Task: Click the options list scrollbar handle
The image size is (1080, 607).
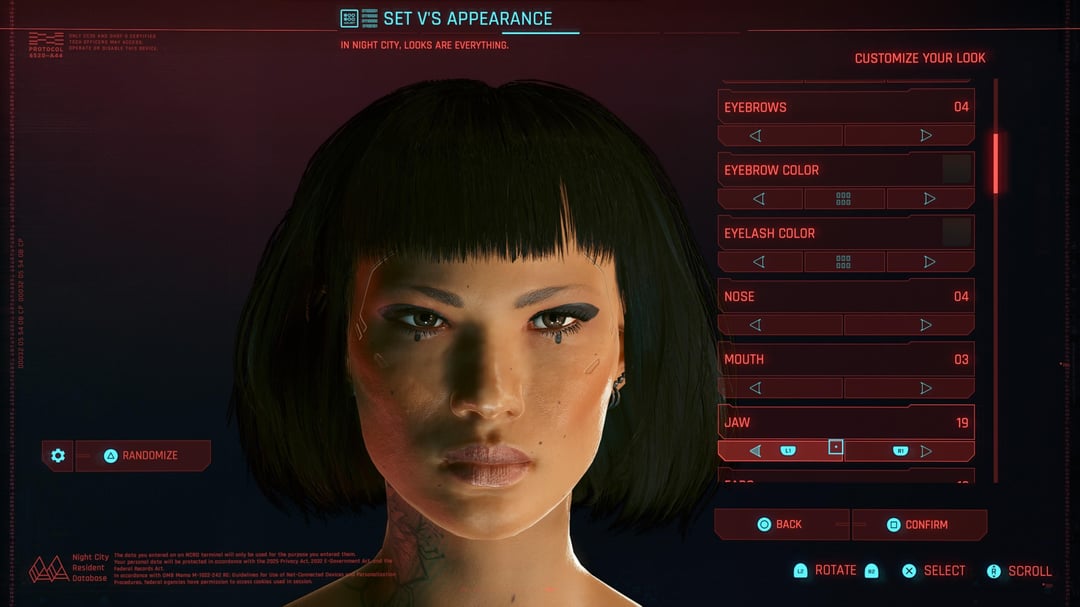Action: coord(995,162)
